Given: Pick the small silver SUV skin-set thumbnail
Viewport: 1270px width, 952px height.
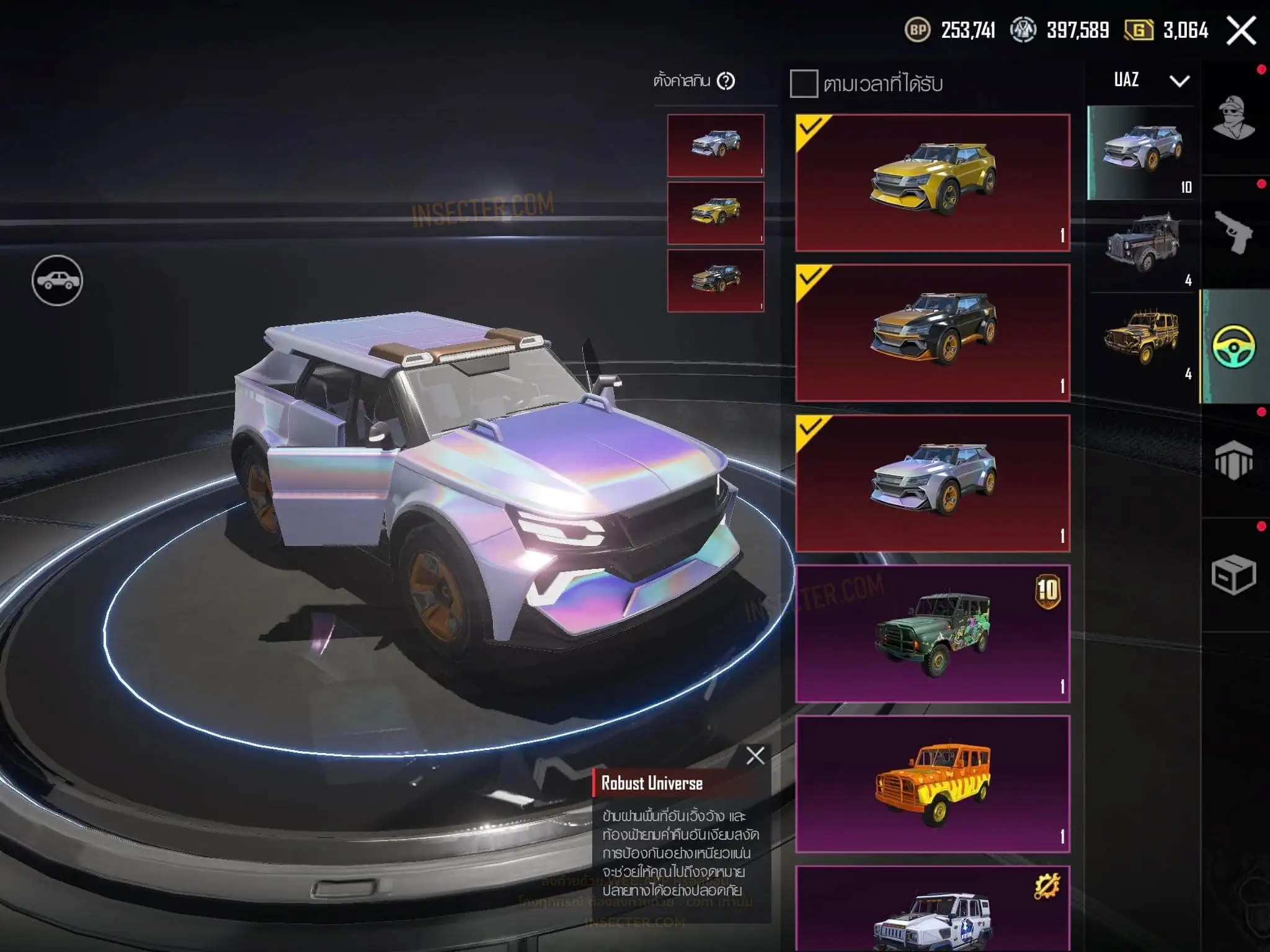Looking at the screenshot, I should tap(716, 145).
